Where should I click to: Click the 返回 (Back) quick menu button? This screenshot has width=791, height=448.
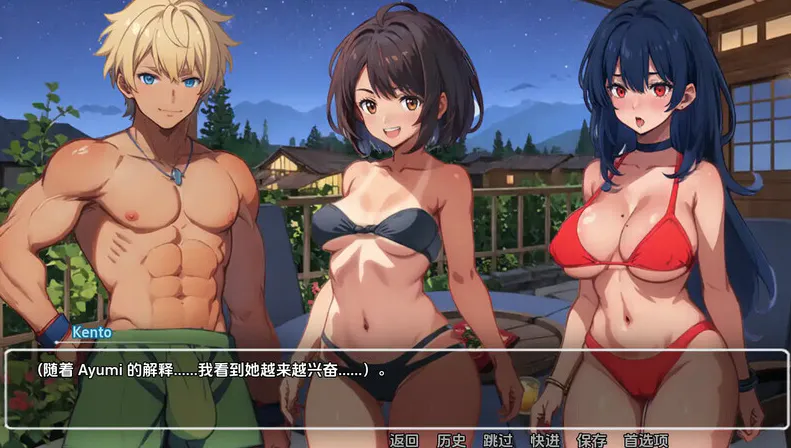(x=404, y=440)
